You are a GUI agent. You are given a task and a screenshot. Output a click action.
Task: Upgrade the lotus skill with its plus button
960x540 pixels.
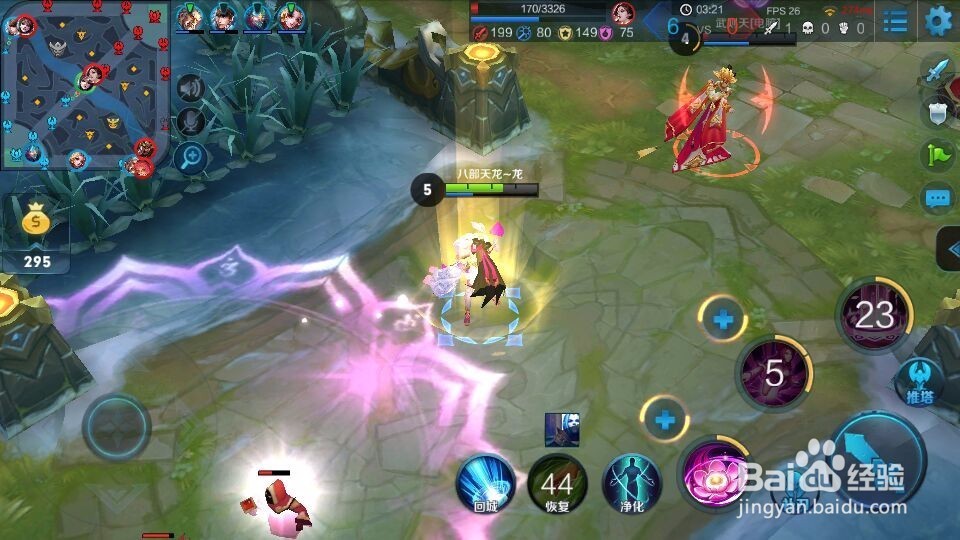[665, 419]
